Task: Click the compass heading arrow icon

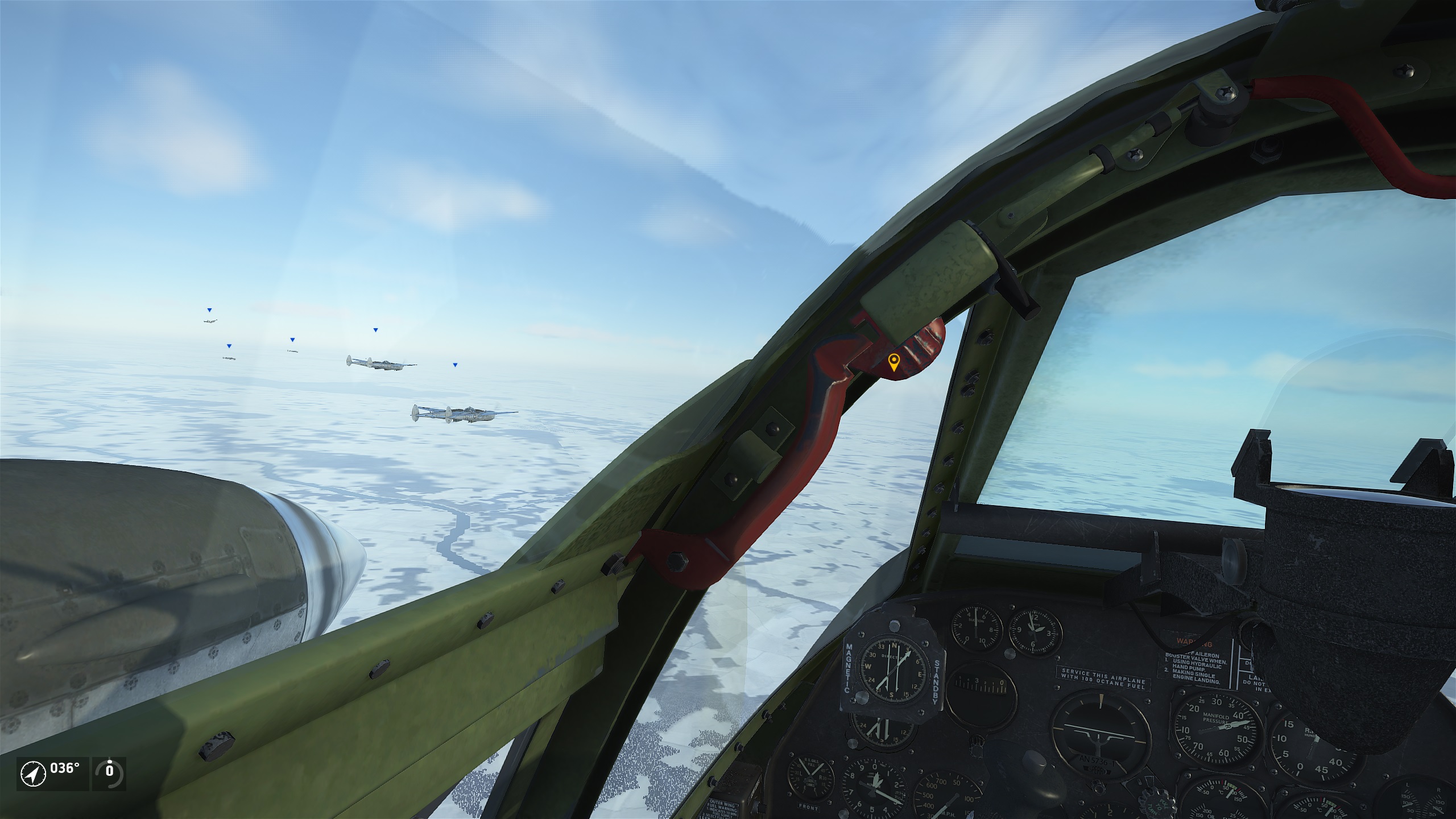Action: pos(33,774)
